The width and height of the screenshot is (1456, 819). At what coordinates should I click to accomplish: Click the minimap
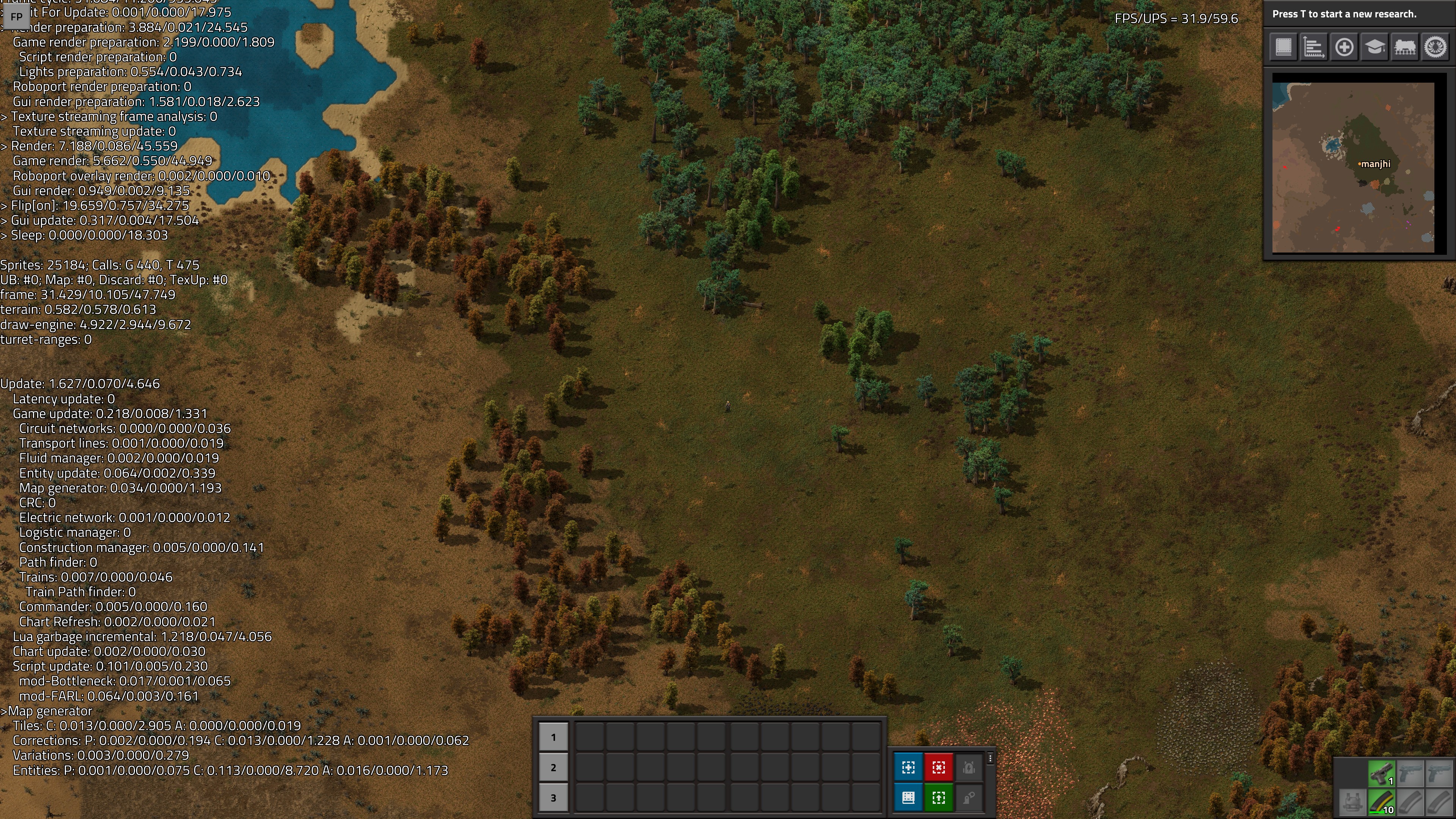1353,167
